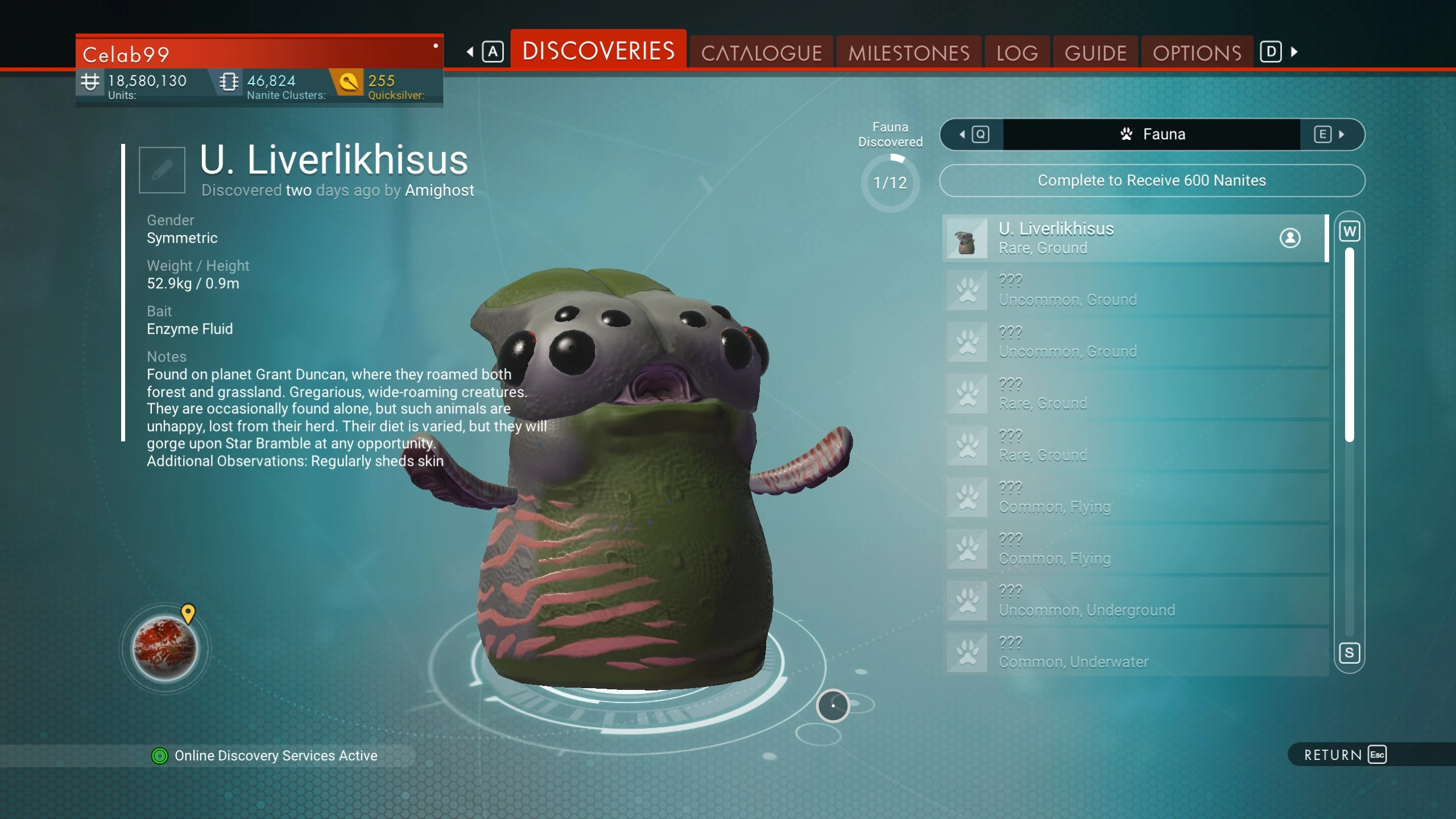
Task: Click the U. Liverlikhisus thumbnail image
Action: pos(967,238)
